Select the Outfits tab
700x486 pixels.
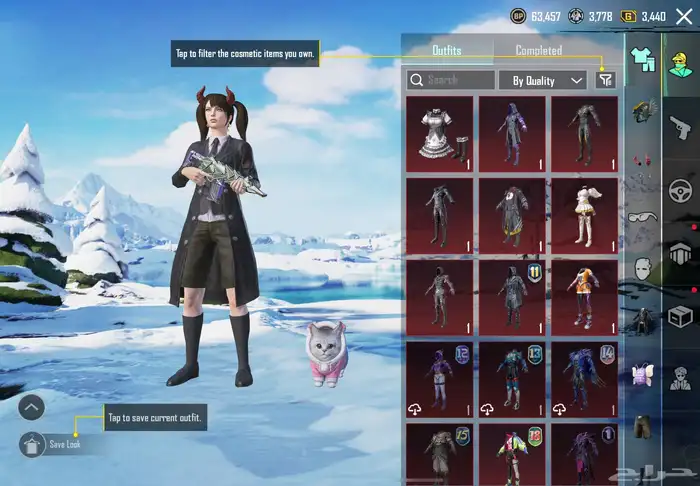point(447,50)
